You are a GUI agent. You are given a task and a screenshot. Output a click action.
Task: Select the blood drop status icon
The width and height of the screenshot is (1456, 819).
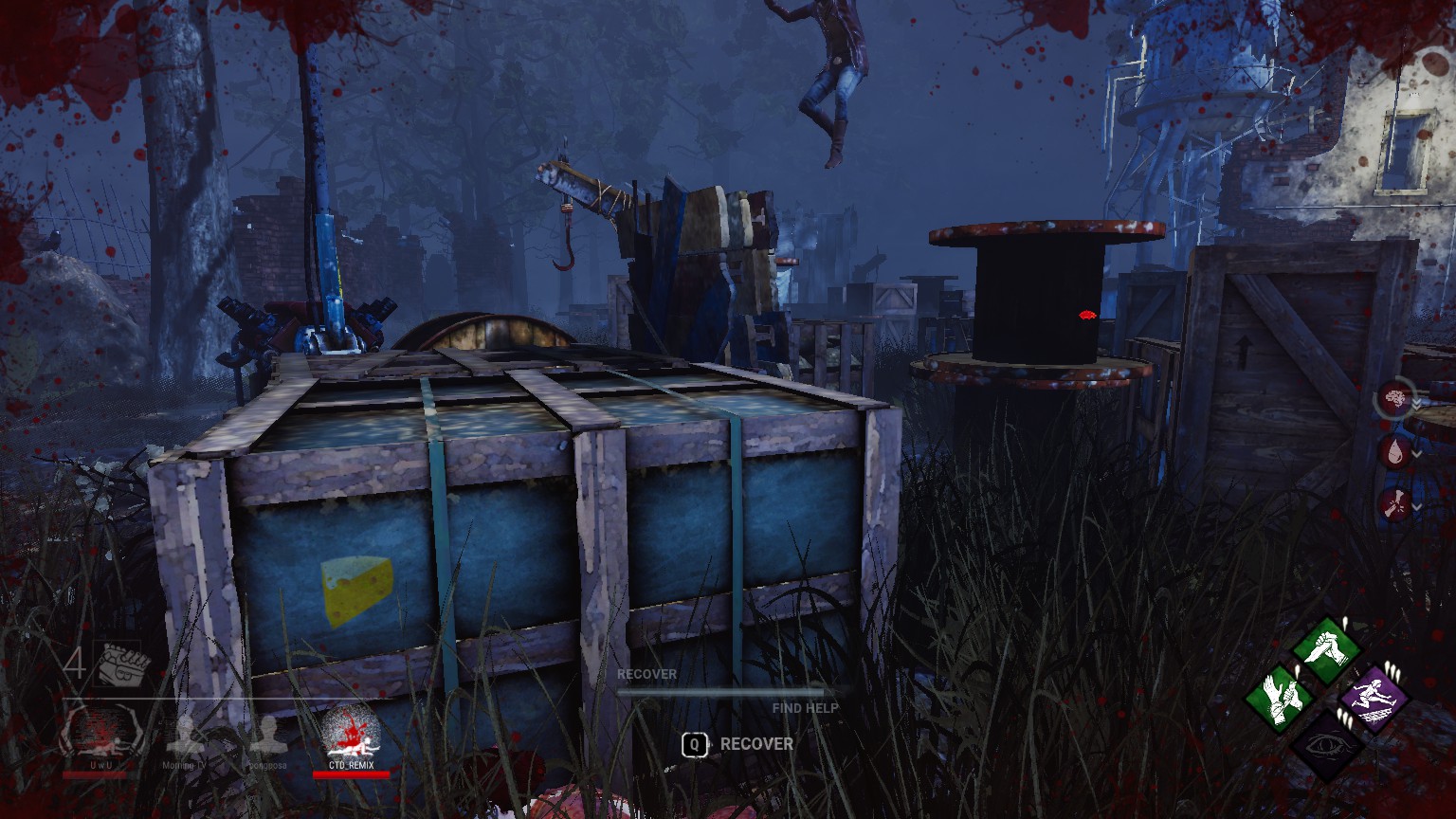(x=1392, y=452)
